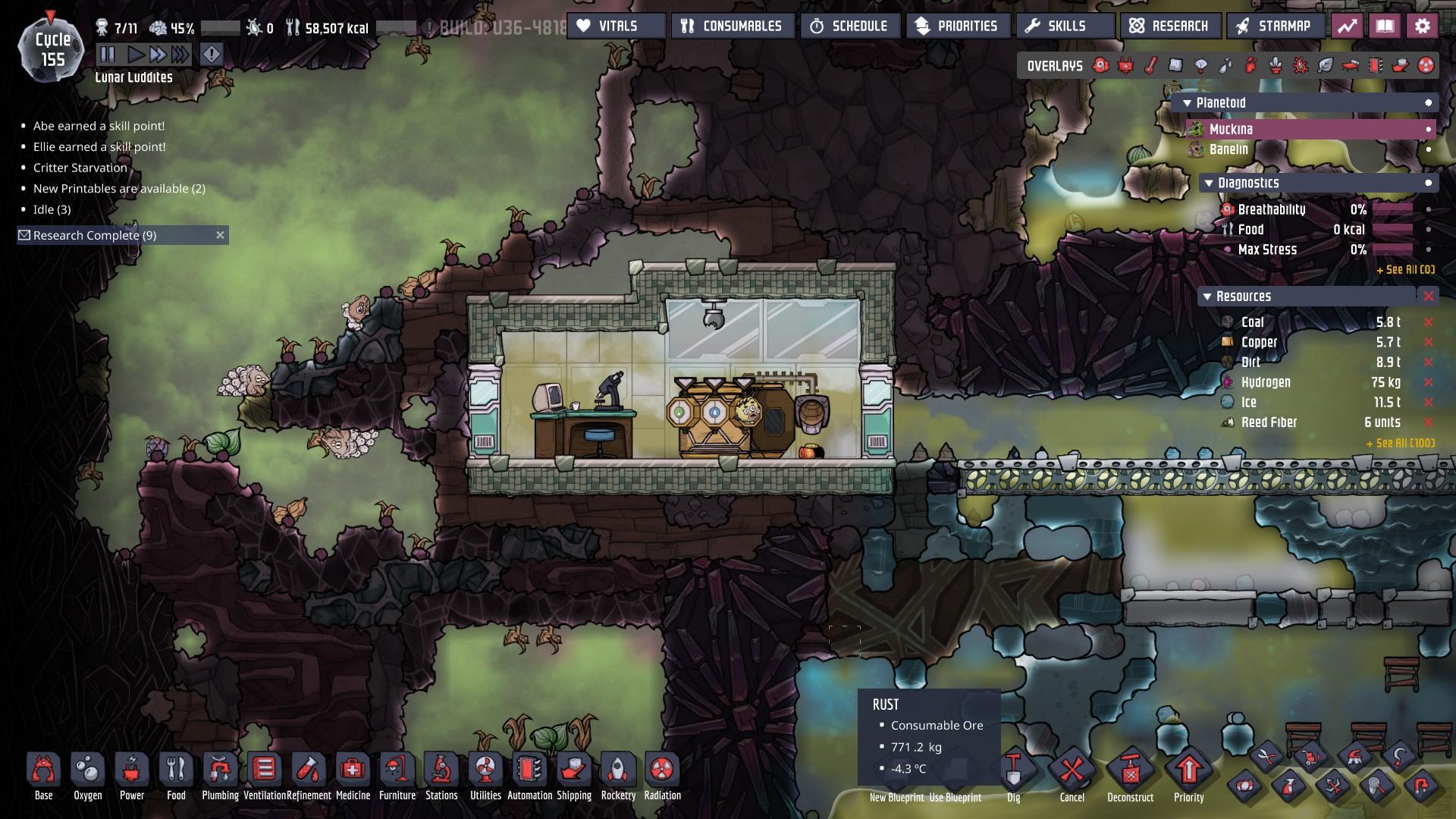Open the Plumbing build category

pyautogui.click(x=220, y=774)
